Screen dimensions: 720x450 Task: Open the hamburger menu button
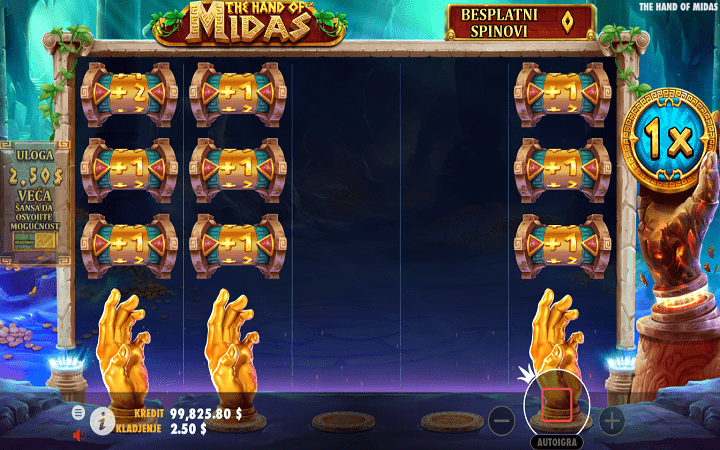[79, 412]
